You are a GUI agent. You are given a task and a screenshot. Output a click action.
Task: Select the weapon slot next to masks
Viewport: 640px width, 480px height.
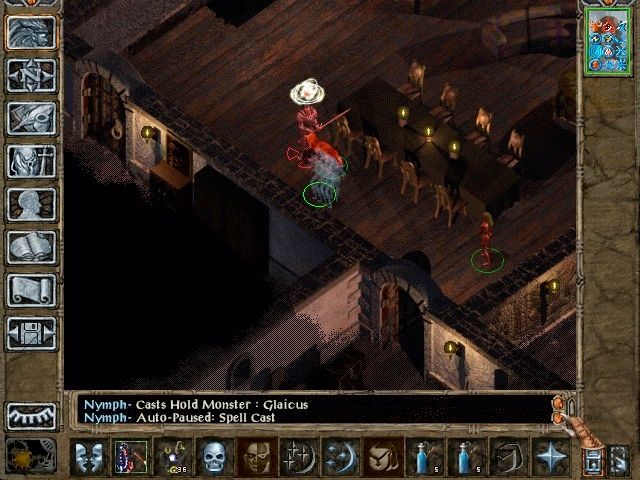click(x=130, y=457)
